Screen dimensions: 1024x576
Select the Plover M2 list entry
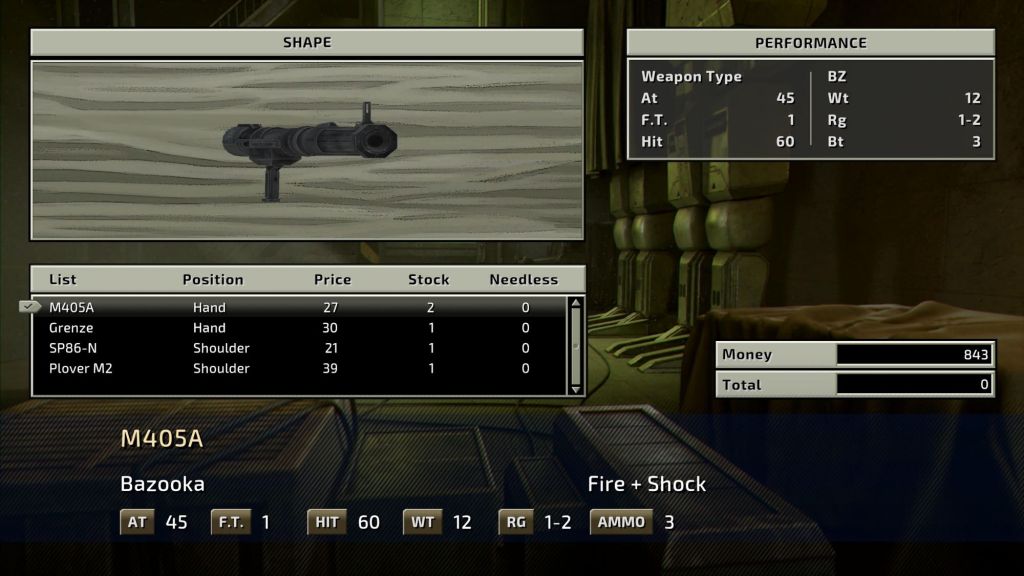coord(300,368)
